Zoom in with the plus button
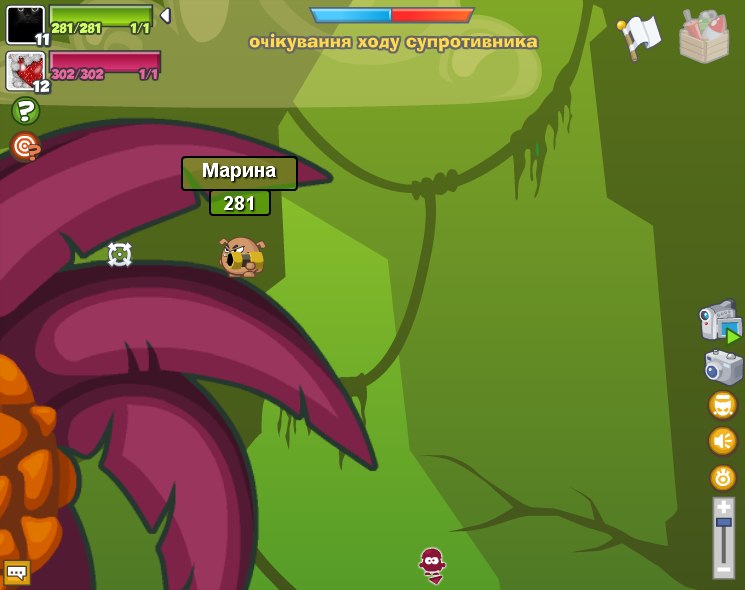 pos(723,506)
